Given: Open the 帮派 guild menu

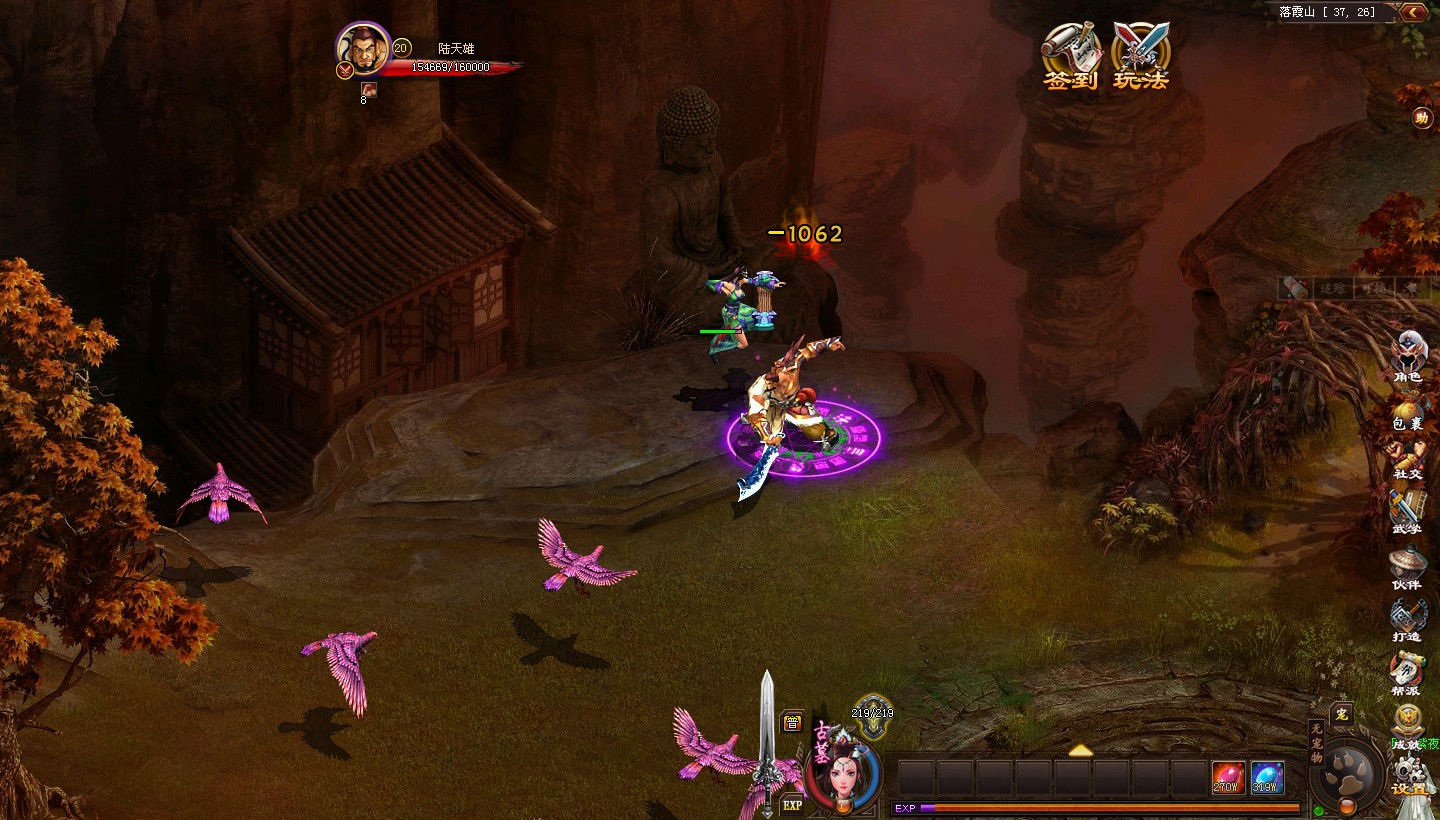Looking at the screenshot, I should (x=1407, y=672).
